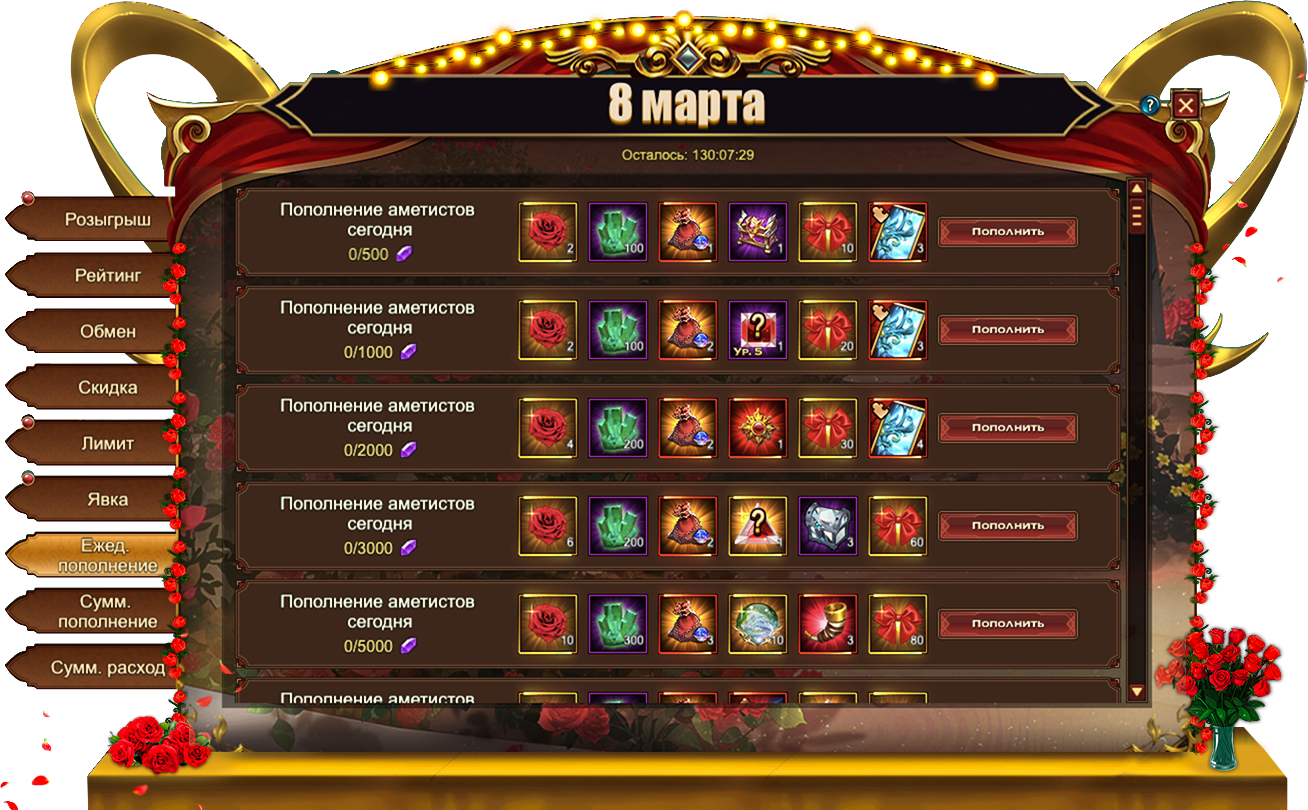The width and height of the screenshot is (1308, 810).
Task: Switch to the Розыгрыш tab
Action: coord(106,219)
